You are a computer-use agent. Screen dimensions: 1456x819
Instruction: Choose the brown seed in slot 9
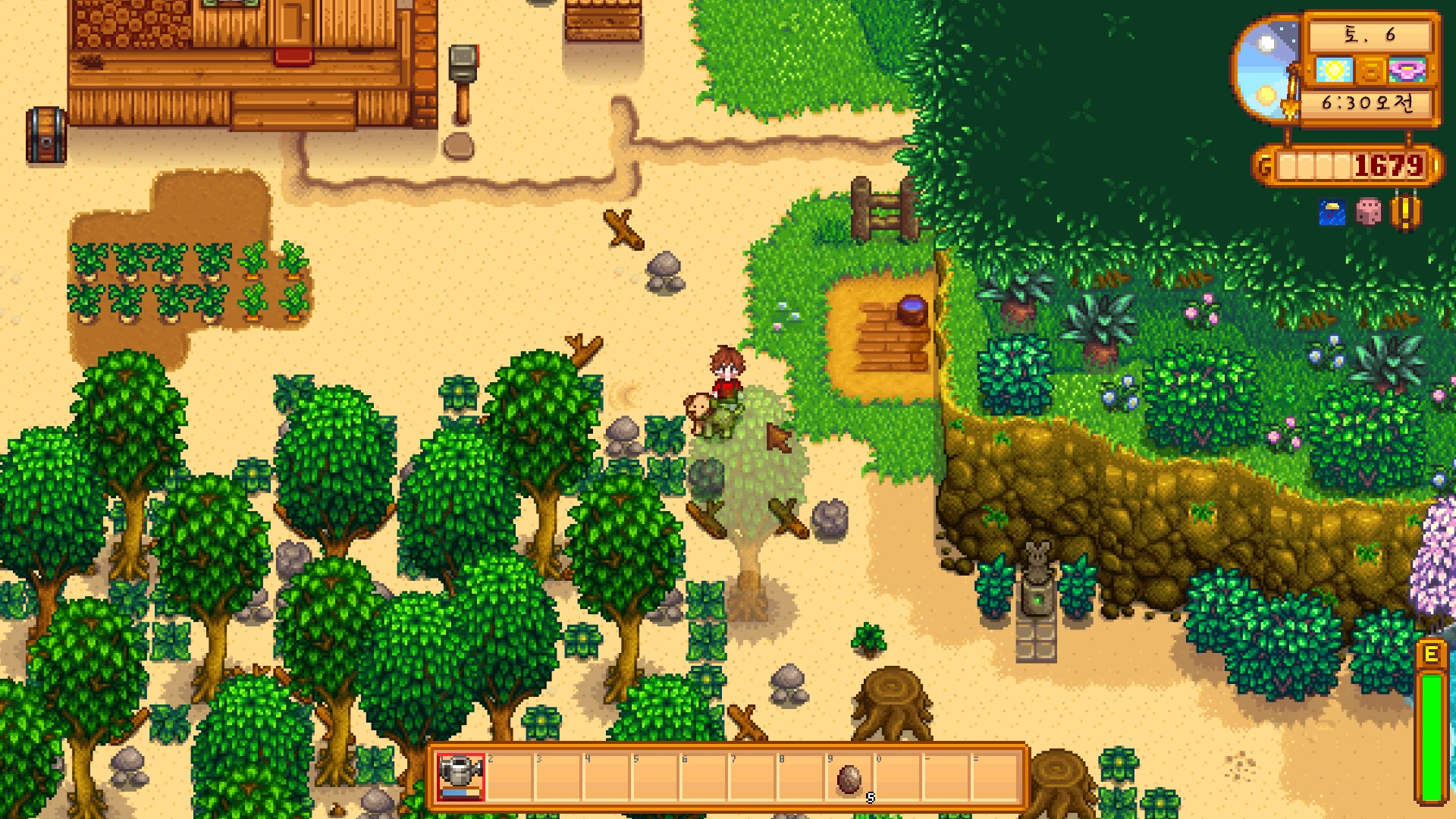point(849,778)
